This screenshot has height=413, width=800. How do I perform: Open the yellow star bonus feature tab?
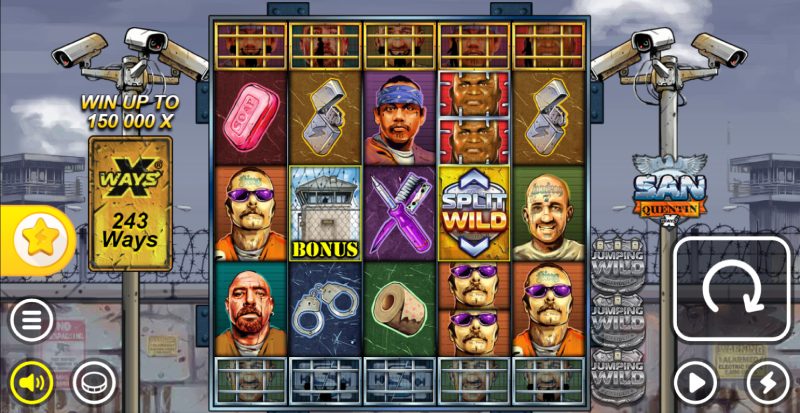pos(40,239)
